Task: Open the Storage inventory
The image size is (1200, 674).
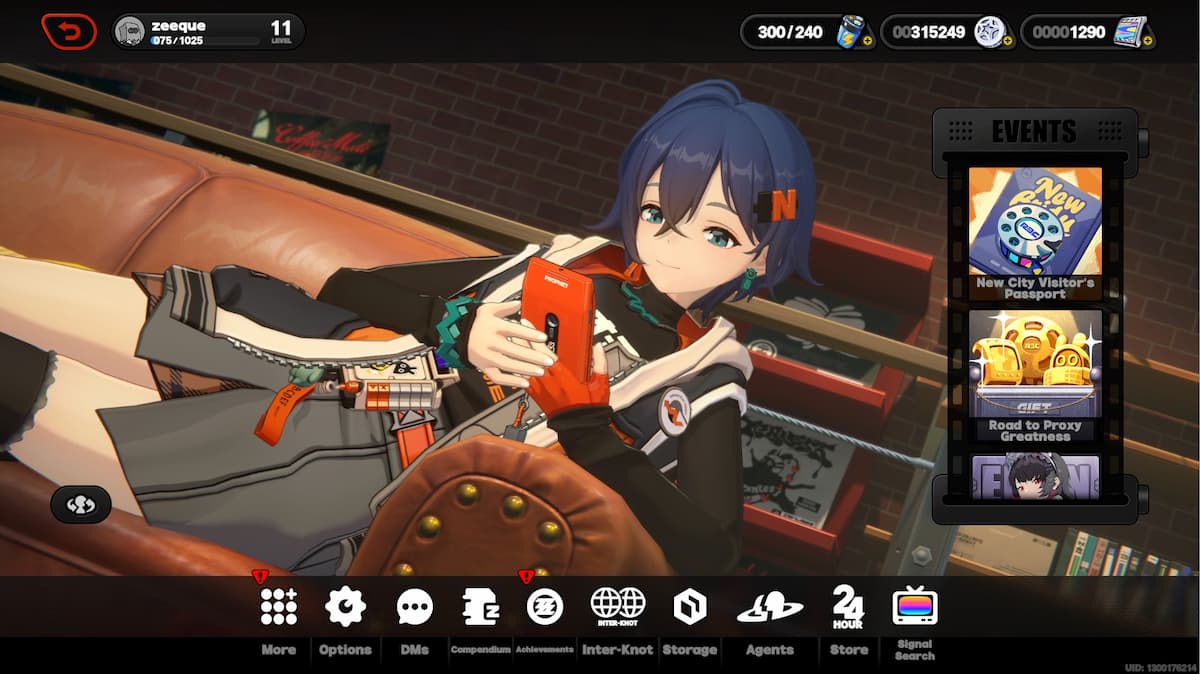Action: [690, 607]
